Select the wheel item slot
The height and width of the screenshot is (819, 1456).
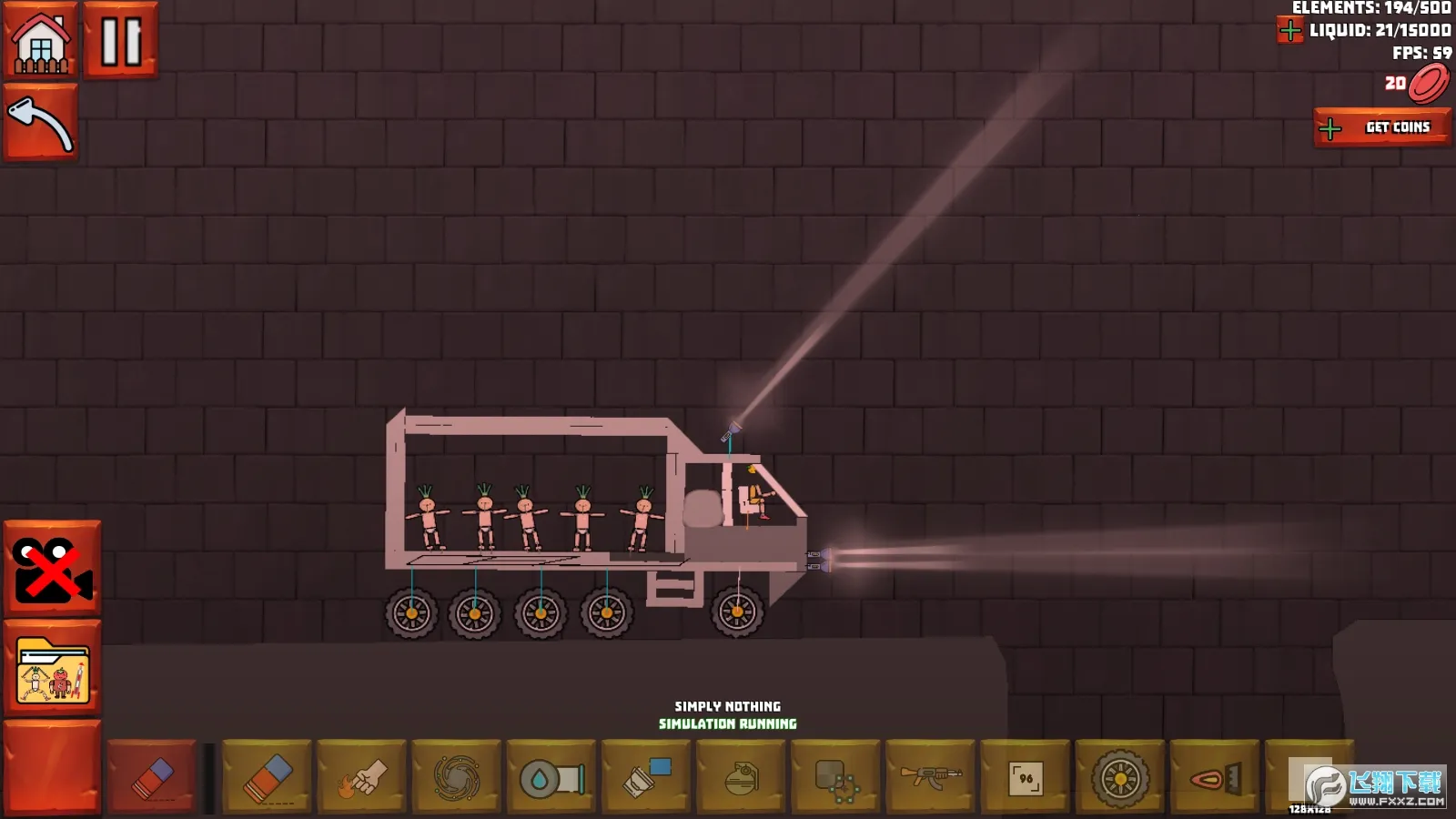(1120, 778)
